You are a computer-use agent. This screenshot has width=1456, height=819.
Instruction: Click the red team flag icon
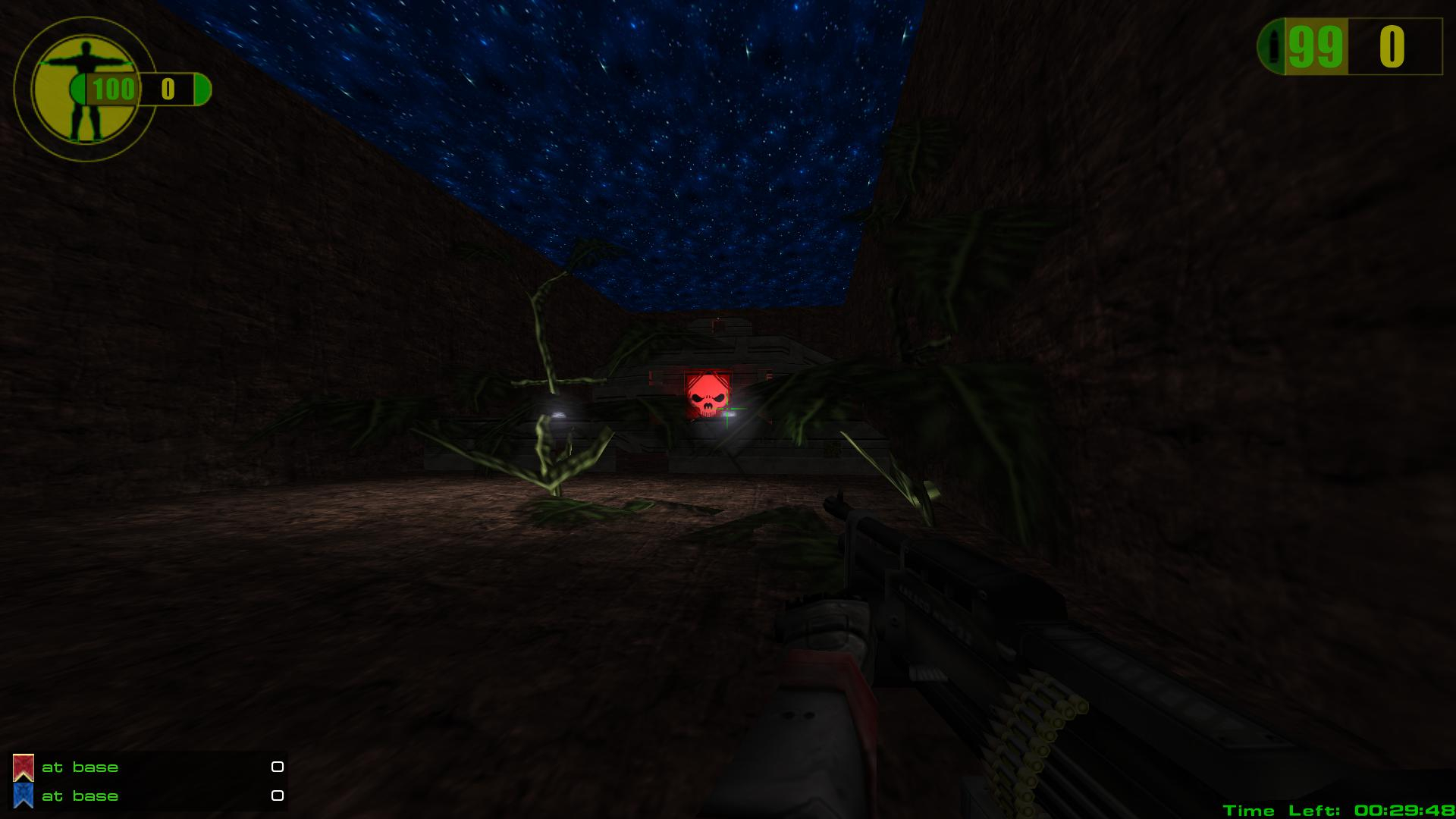24,767
